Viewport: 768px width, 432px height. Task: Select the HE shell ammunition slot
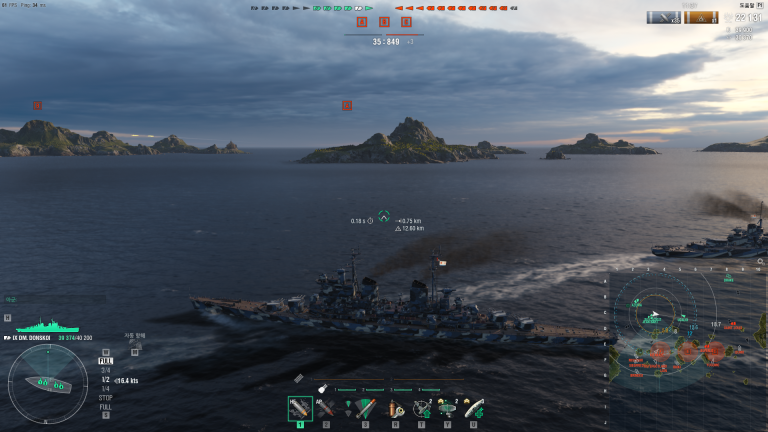click(300, 409)
